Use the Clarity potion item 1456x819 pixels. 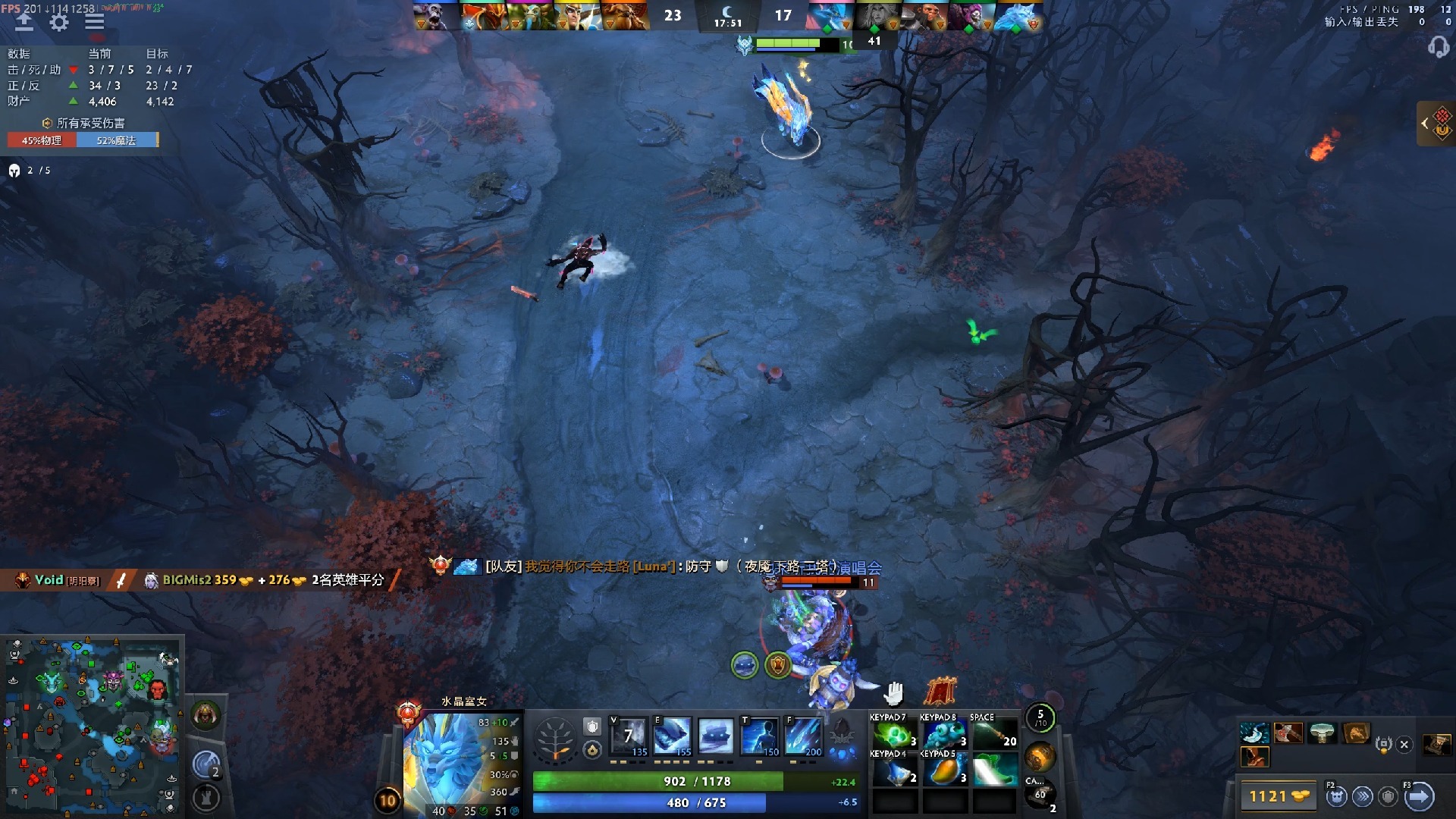893,770
